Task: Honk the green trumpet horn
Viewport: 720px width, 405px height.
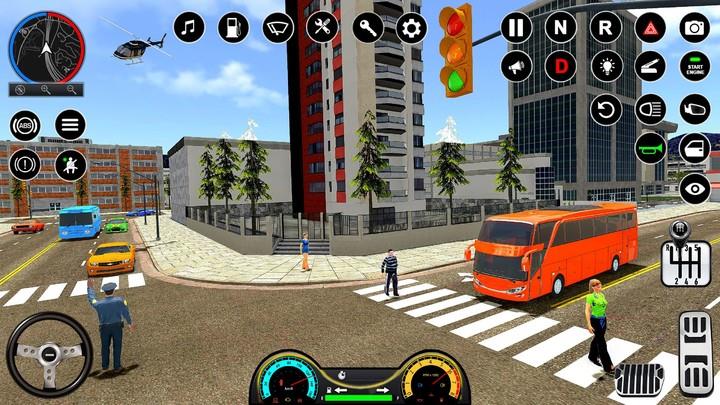Action: pos(650,148)
